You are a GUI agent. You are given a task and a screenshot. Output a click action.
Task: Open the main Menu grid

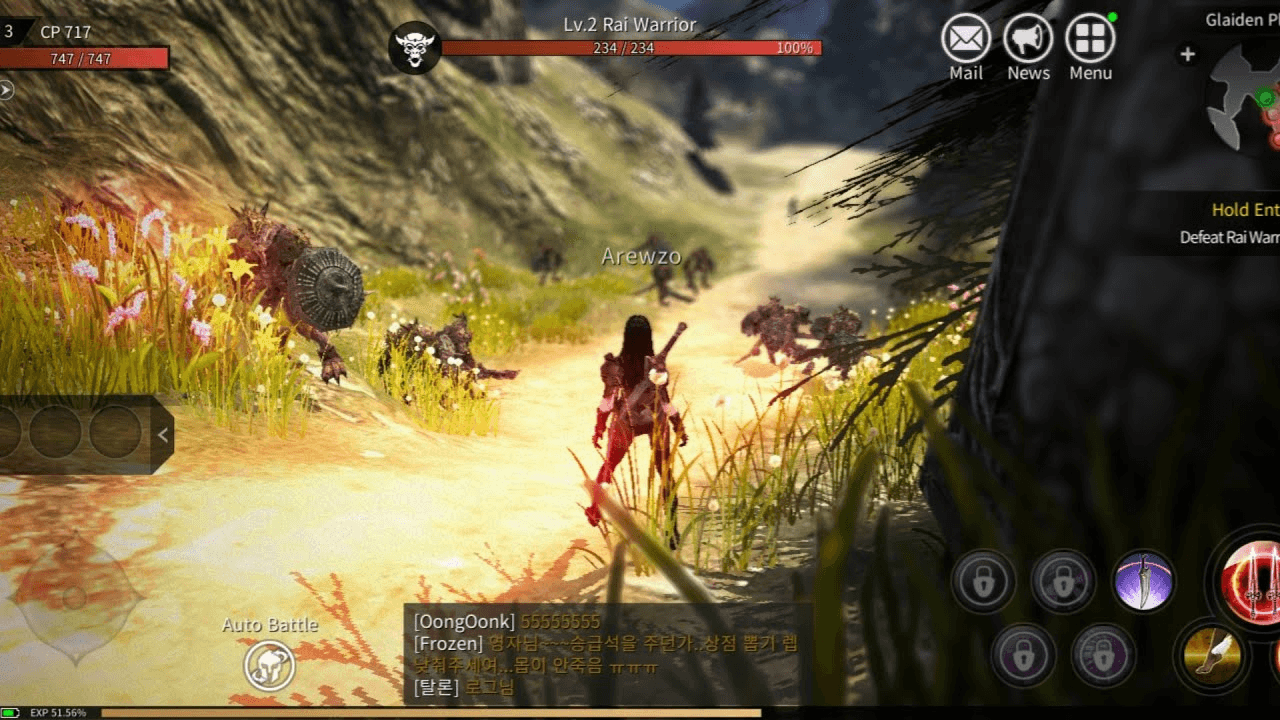tap(1090, 40)
